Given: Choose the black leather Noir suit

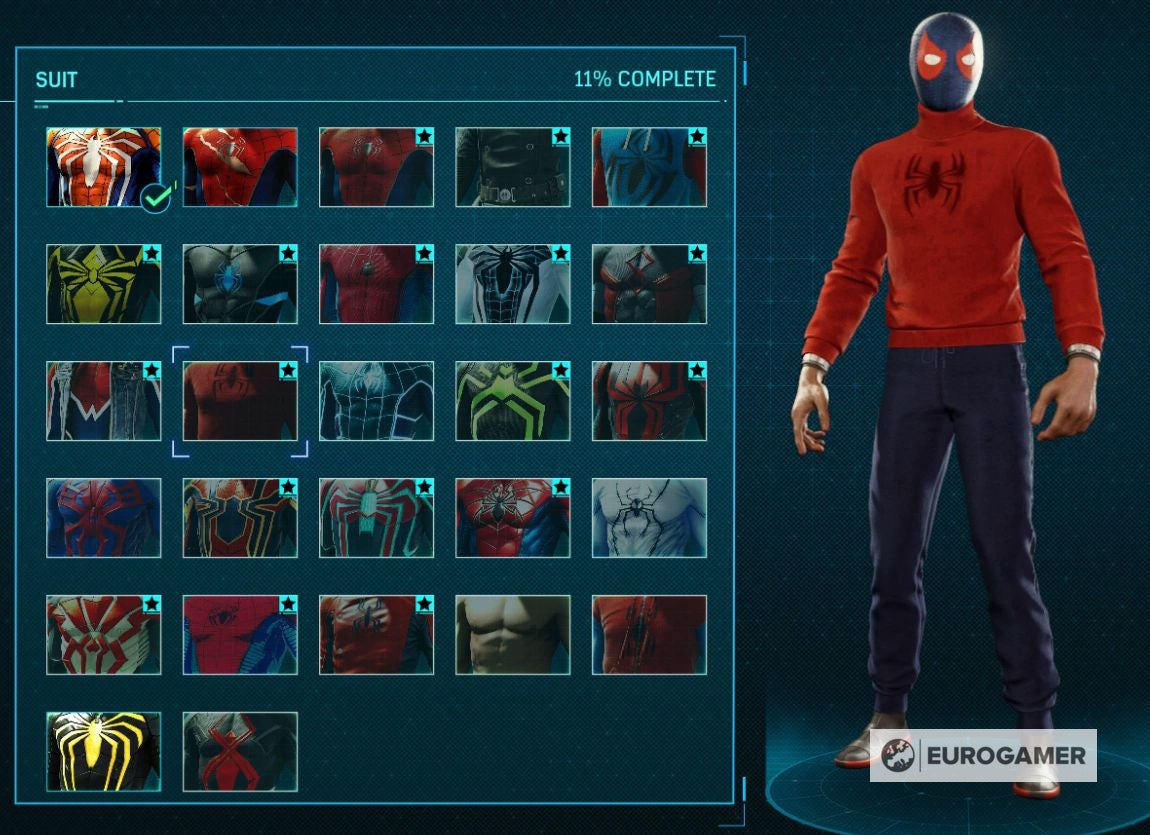Looking at the screenshot, I should pos(512,167).
